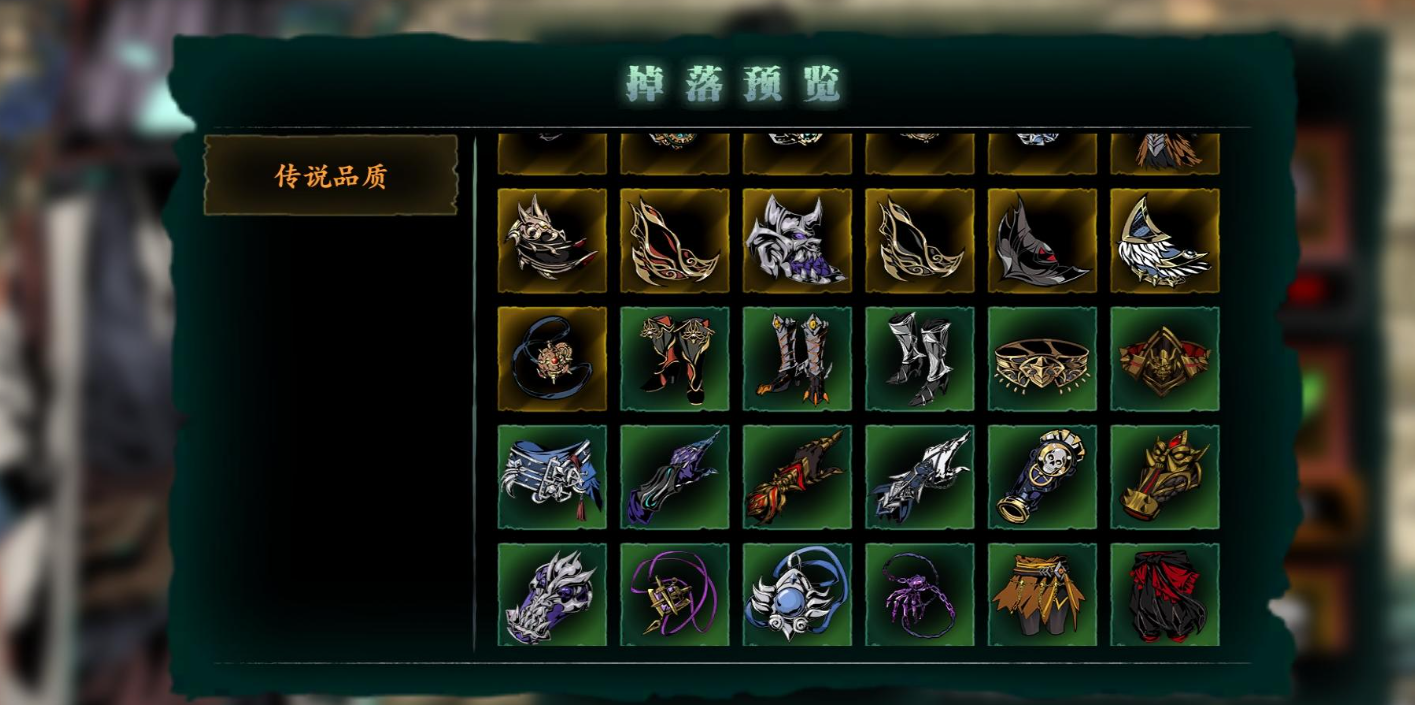The height and width of the screenshot is (705, 1415).
Task: Click the red and gold spiked gauntlet
Action: 797,477
